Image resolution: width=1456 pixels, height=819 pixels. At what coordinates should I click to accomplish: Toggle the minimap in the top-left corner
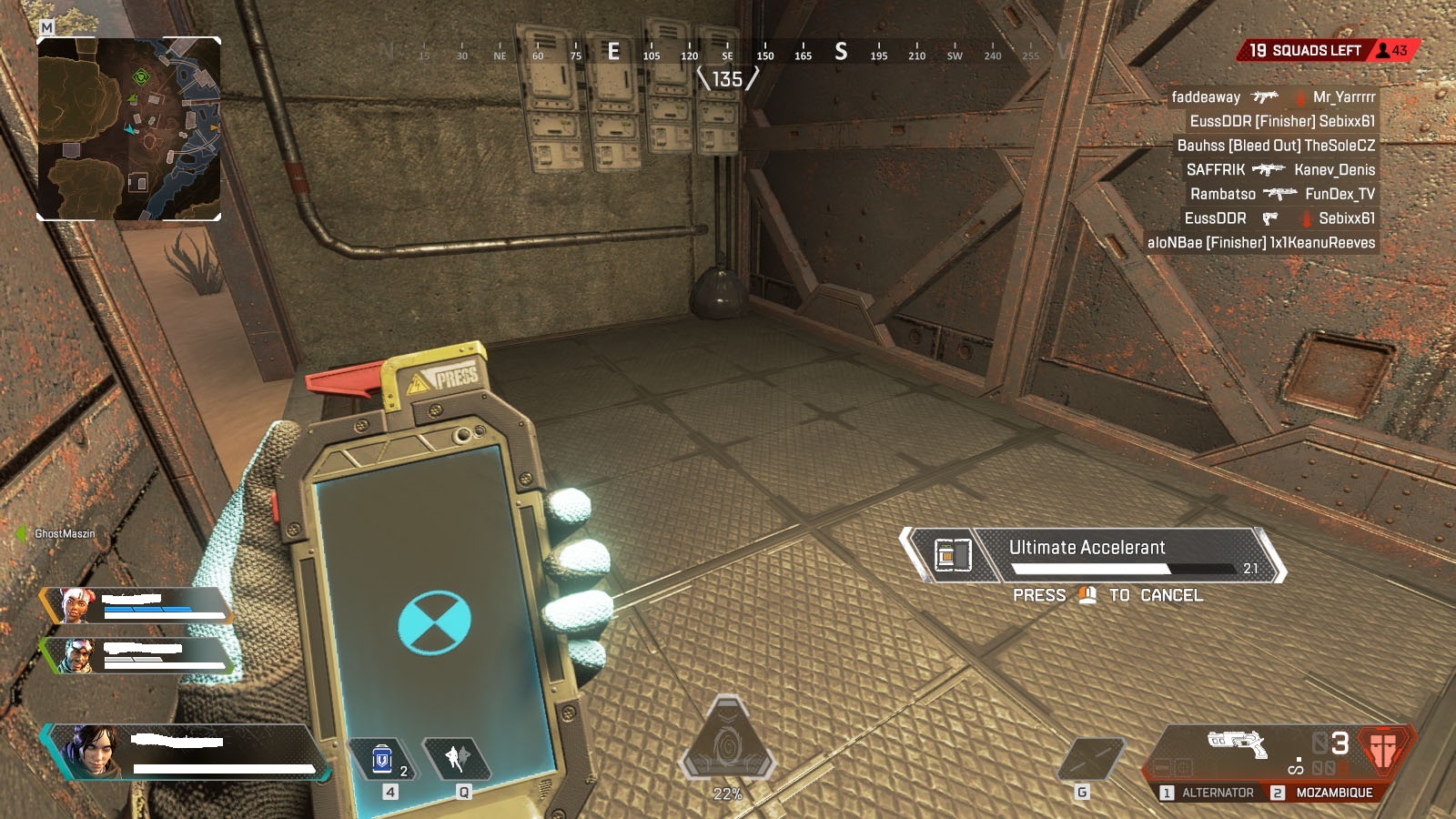127,127
